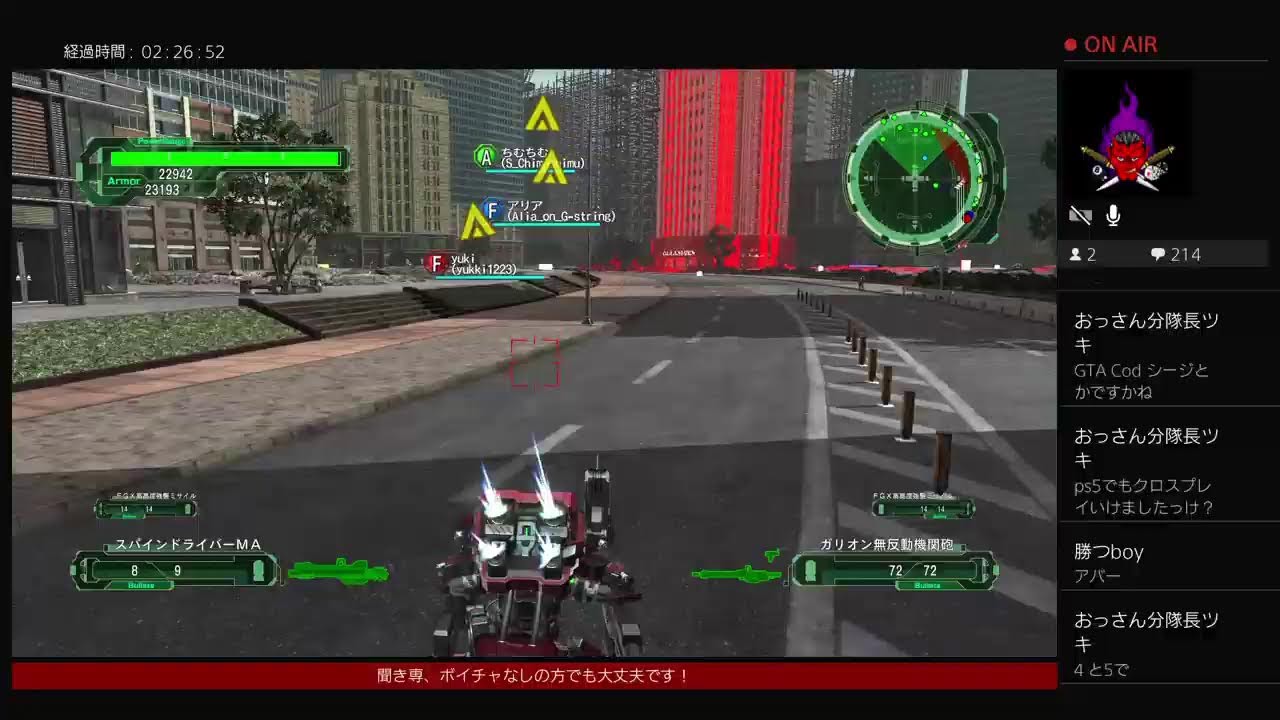Toggle the broadcast microphone icon
The image size is (1280, 720).
tap(1113, 215)
